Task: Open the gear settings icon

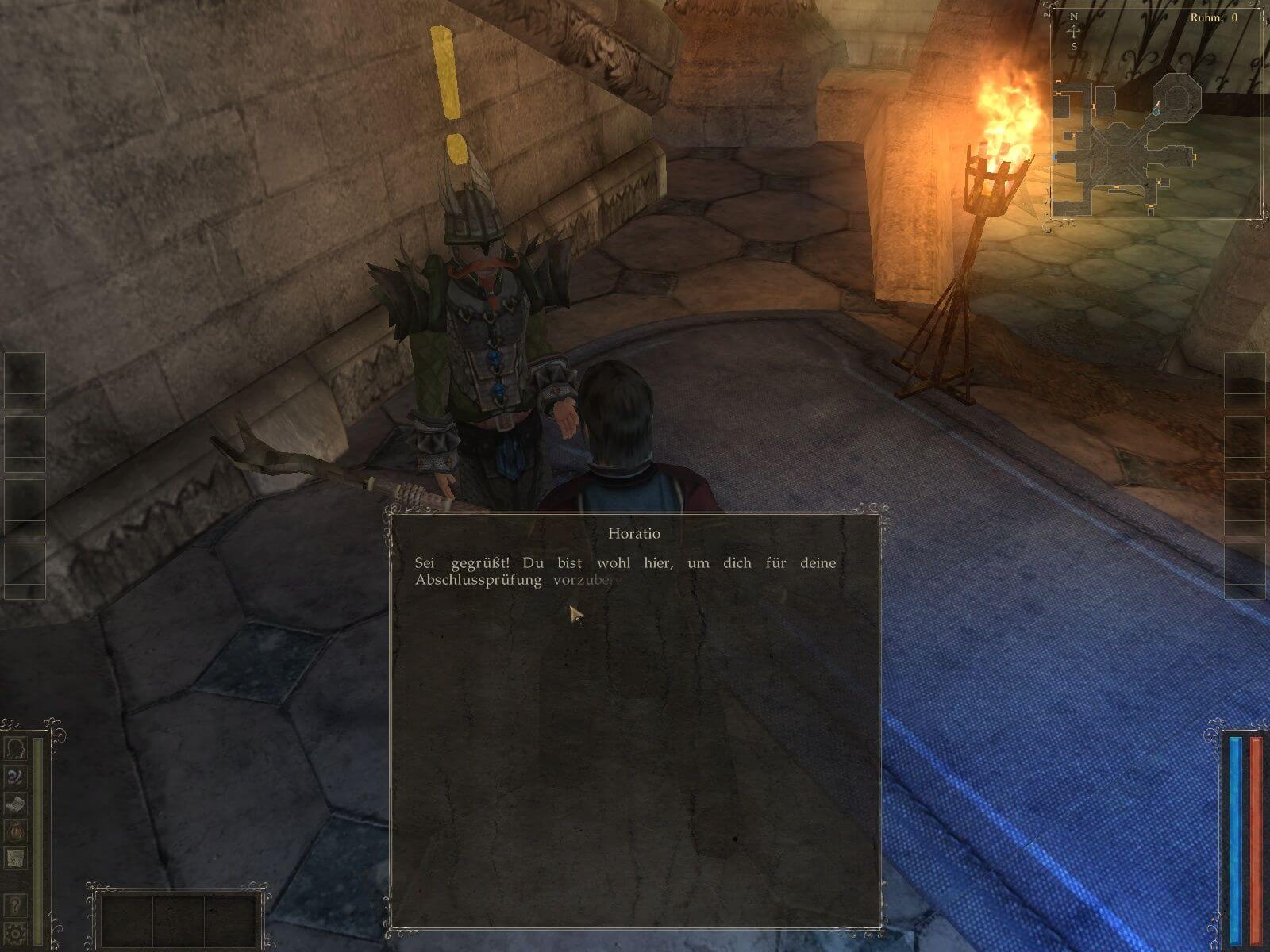Action: tap(15, 932)
